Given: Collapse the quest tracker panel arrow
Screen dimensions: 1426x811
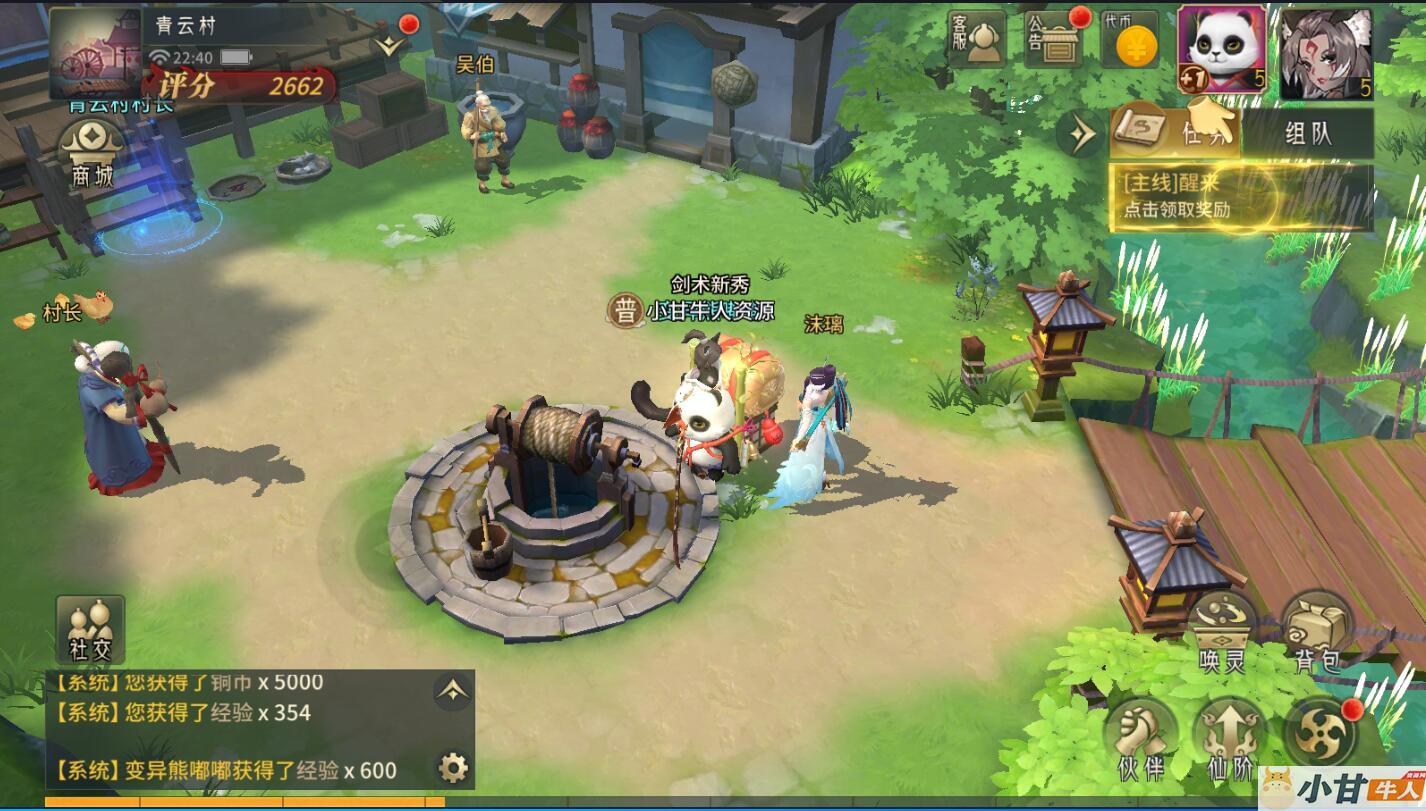Looking at the screenshot, I should (x=1082, y=134).
